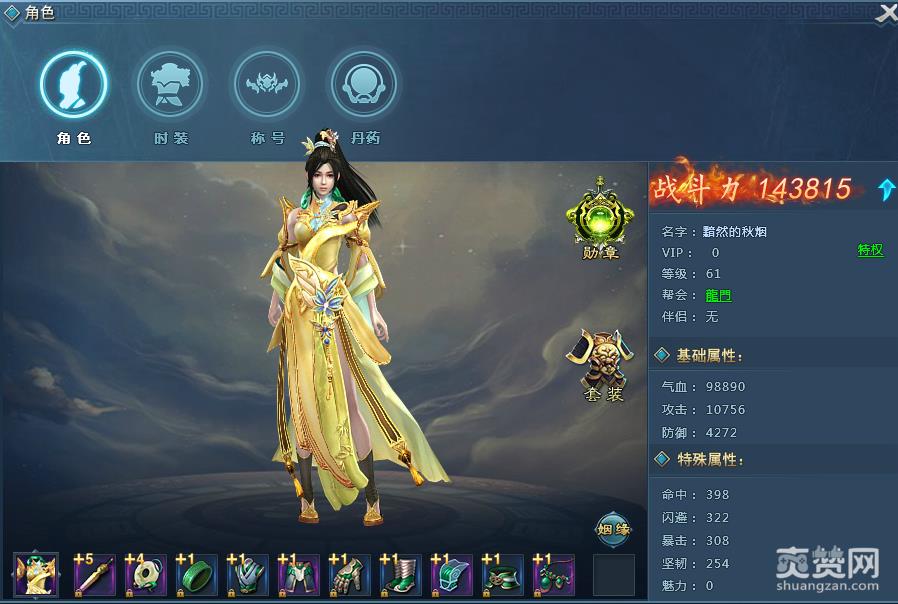Select the boots equipment slot
This screenshot has width=898, height=604.
[x=401, y=575]
